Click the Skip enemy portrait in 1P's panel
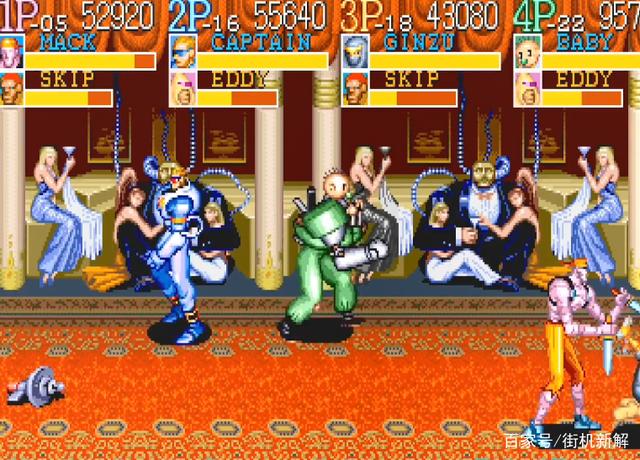The image size is (640, 460). coord(12,89)
